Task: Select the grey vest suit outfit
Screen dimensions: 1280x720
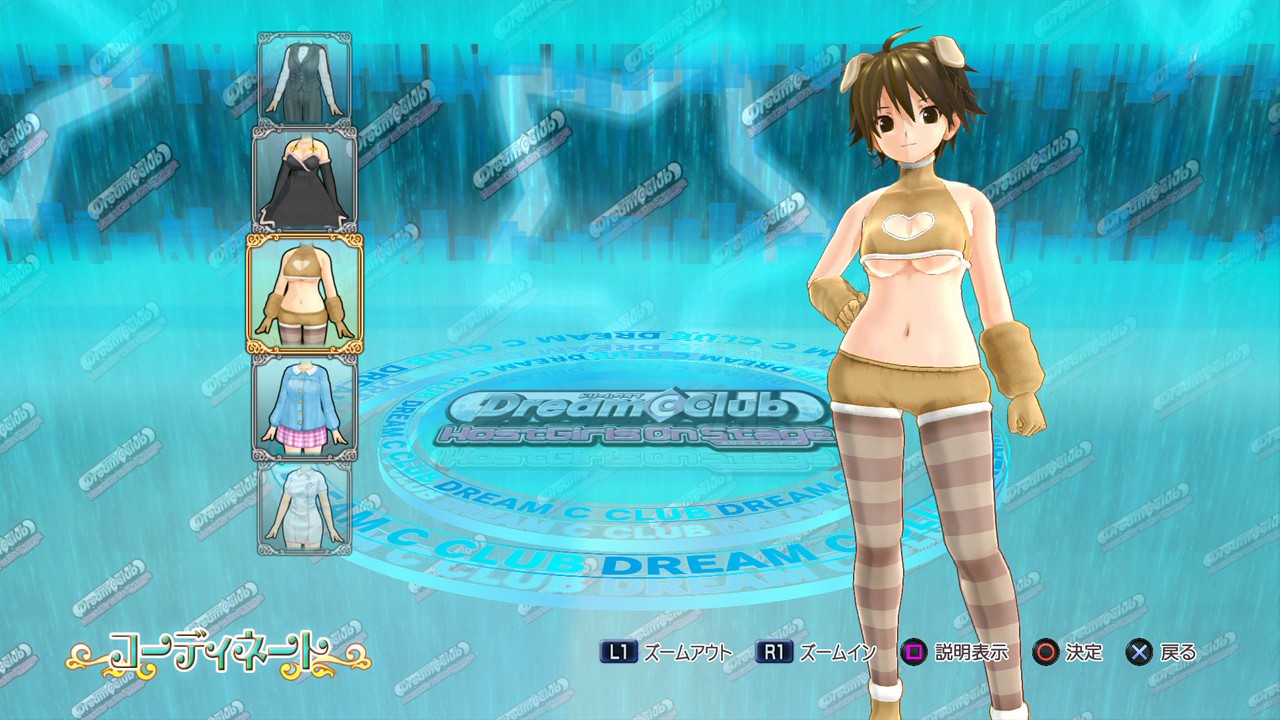Action: (x=304, y=78)
